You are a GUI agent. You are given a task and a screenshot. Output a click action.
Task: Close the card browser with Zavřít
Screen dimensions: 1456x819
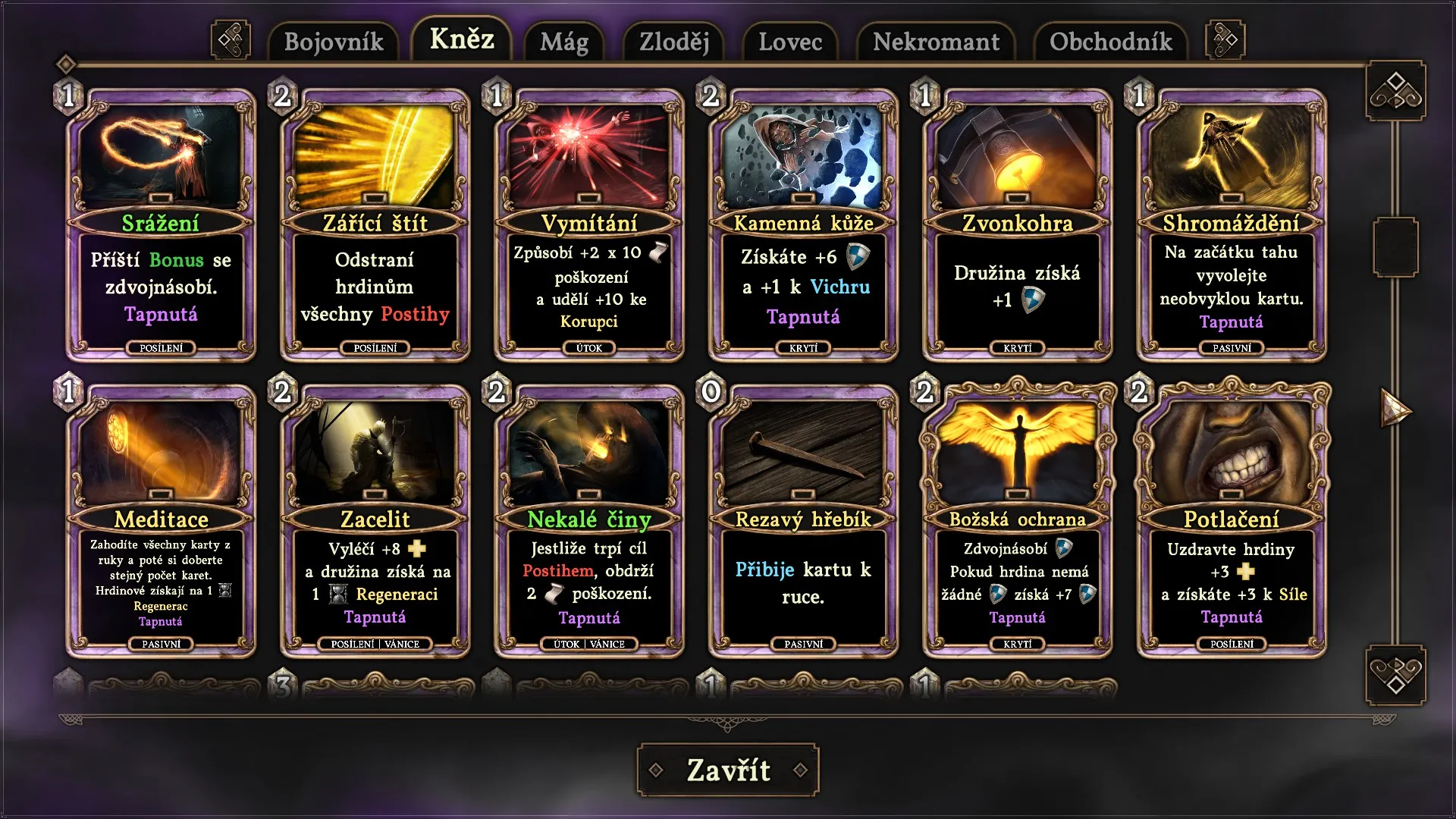728,770
